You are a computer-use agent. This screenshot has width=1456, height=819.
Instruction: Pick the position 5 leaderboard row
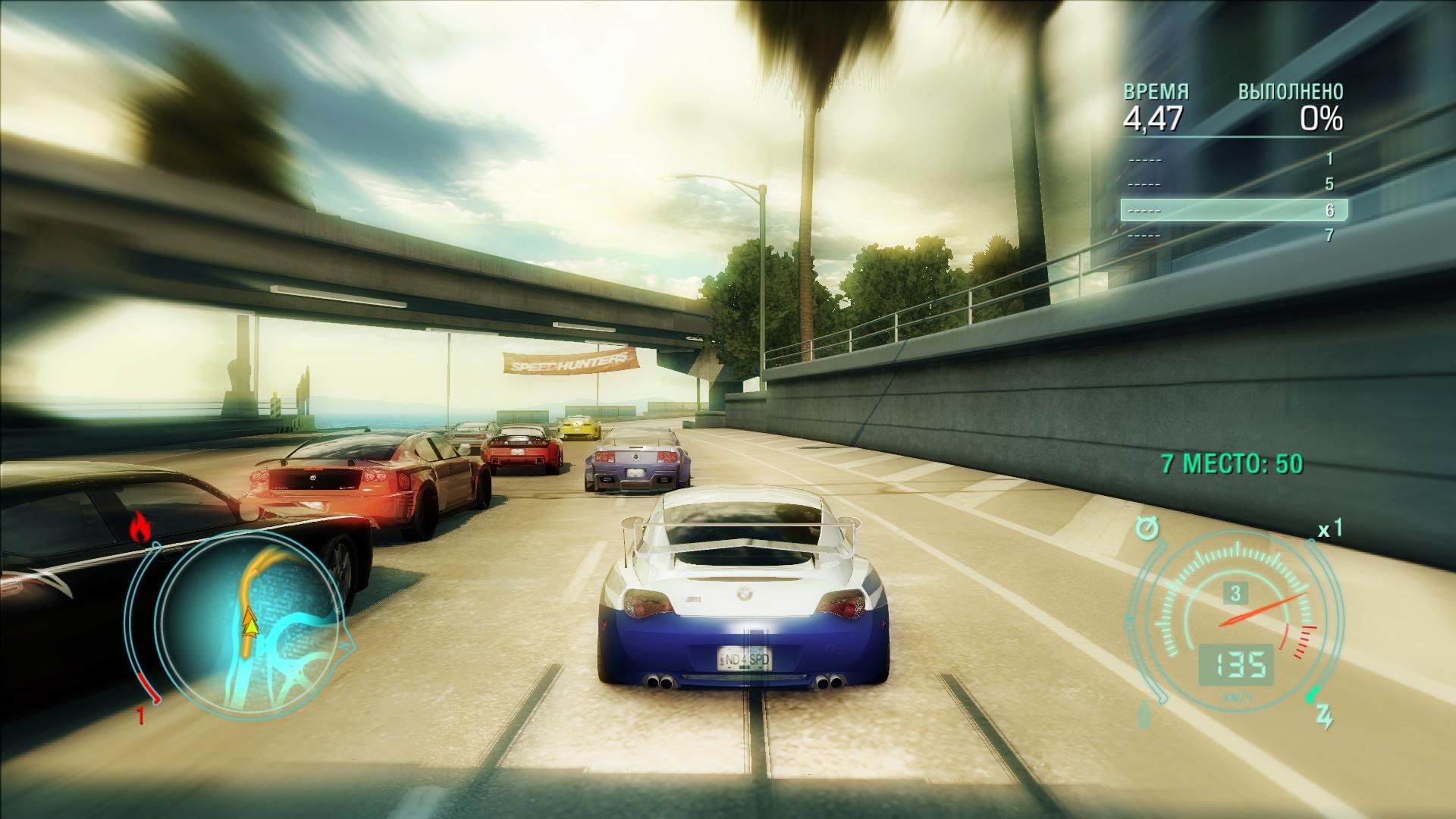[1234, 184]
